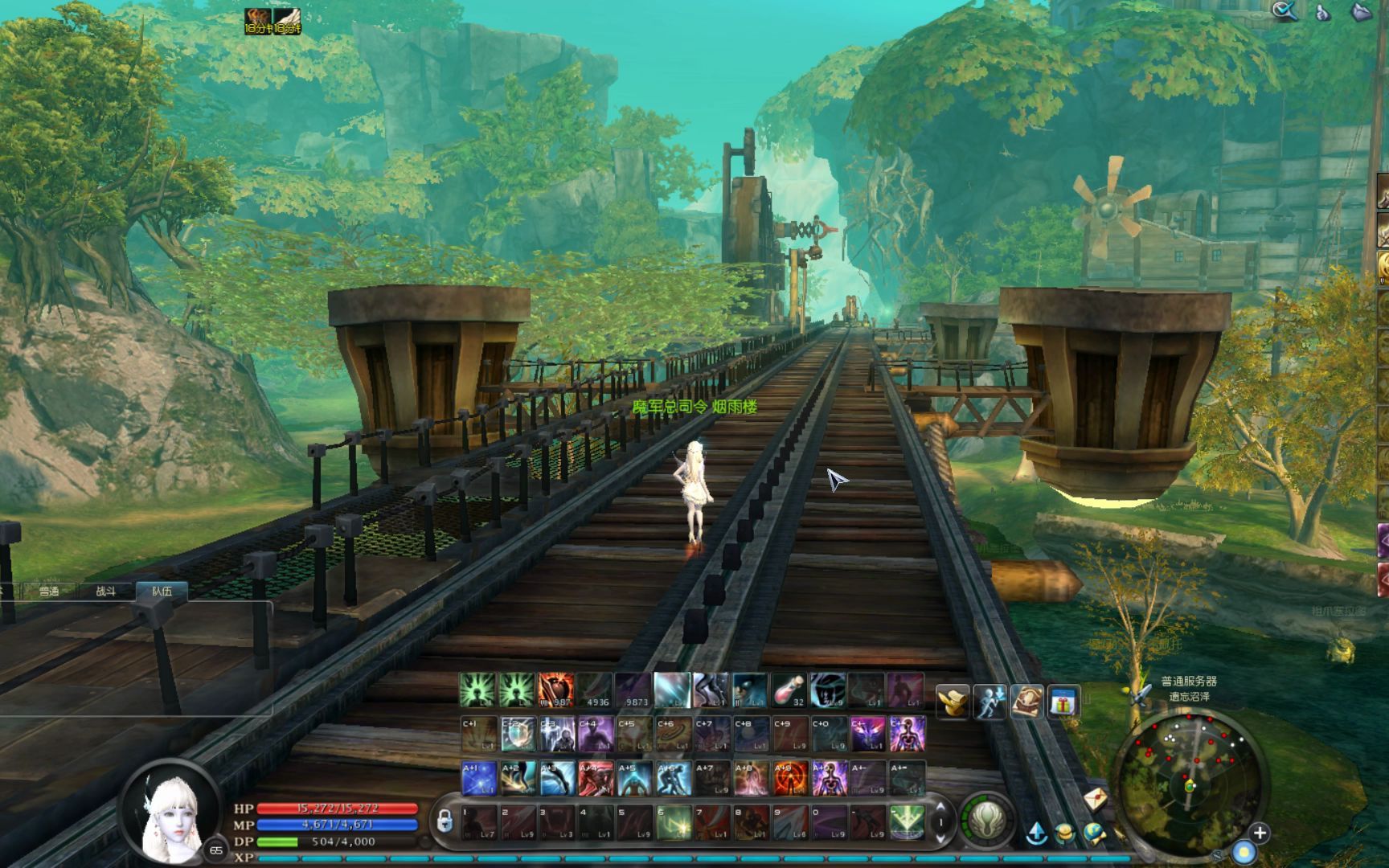Open the map parchment icon

click(x=1026, y=702)
